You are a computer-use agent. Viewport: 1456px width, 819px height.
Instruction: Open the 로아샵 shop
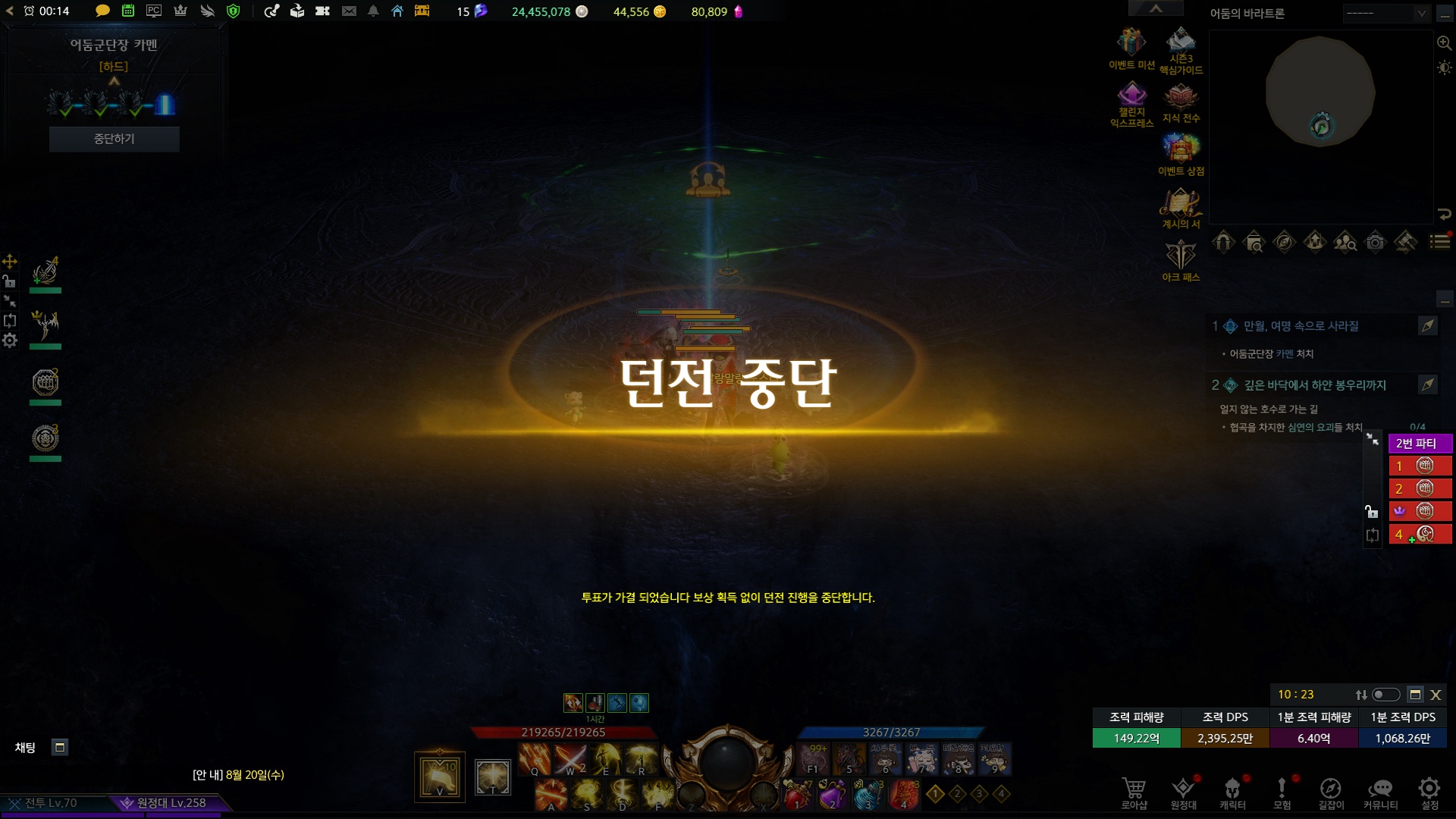click(1134, 792)
